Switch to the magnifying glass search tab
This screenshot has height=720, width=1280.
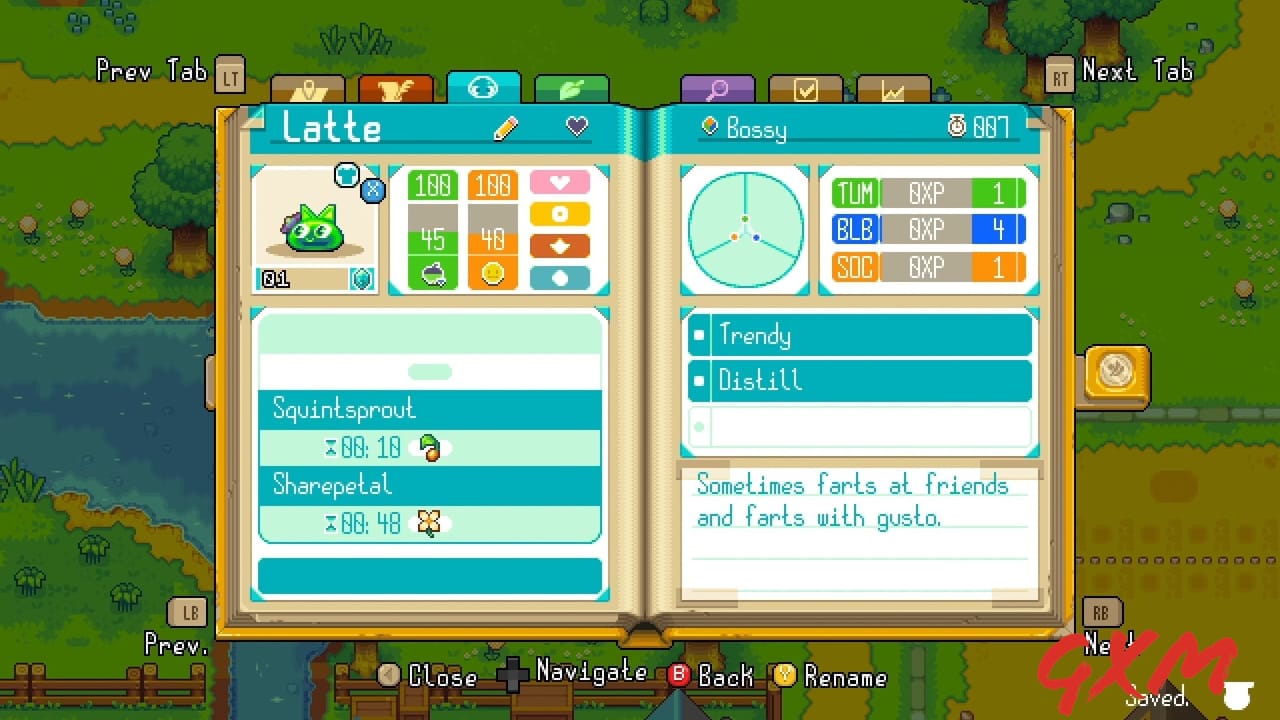point(717,88)
